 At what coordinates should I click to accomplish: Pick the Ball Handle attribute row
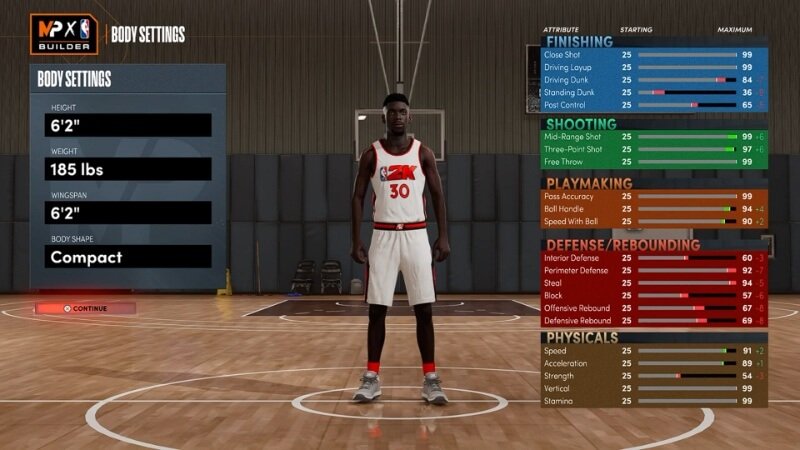(x=654, y=209)
